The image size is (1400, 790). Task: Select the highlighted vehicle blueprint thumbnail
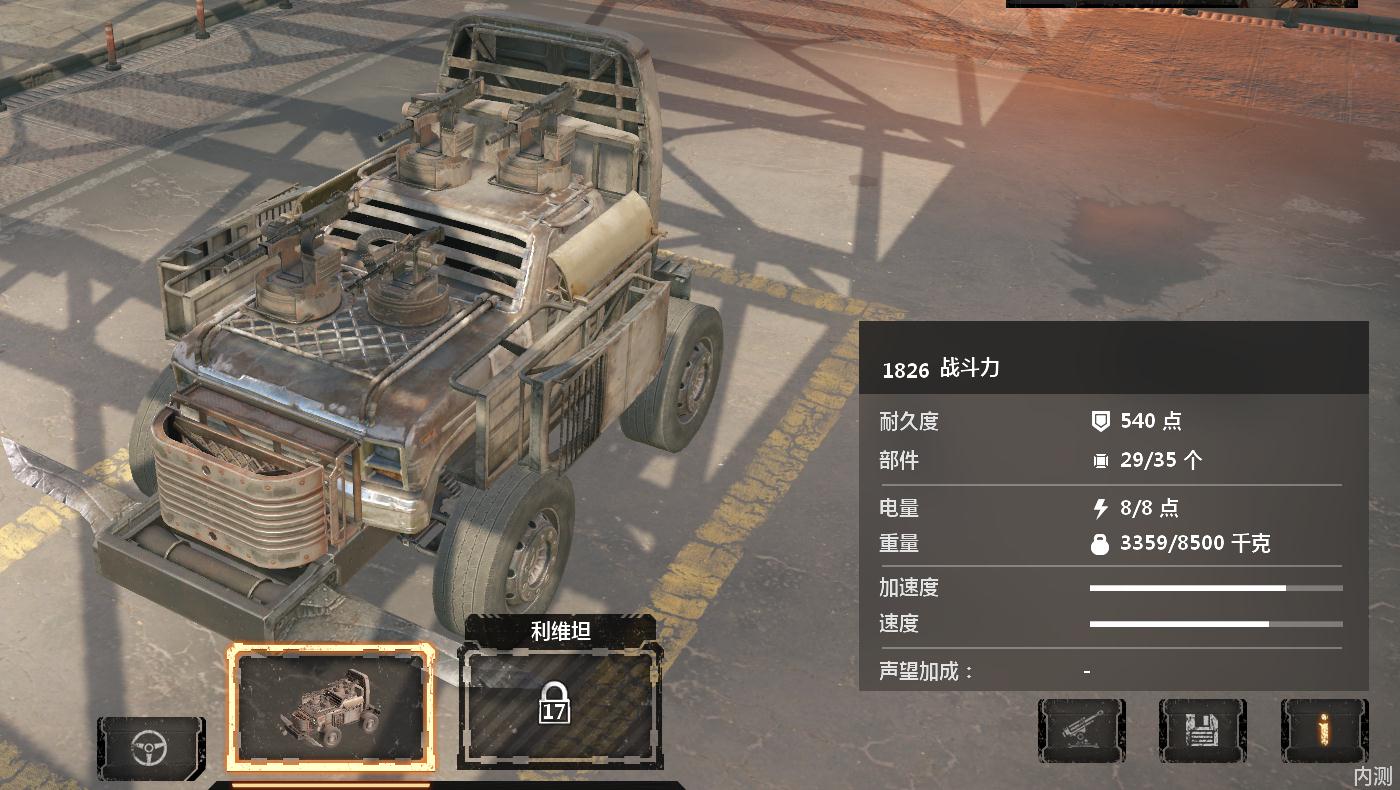click(x=331, y=707)
